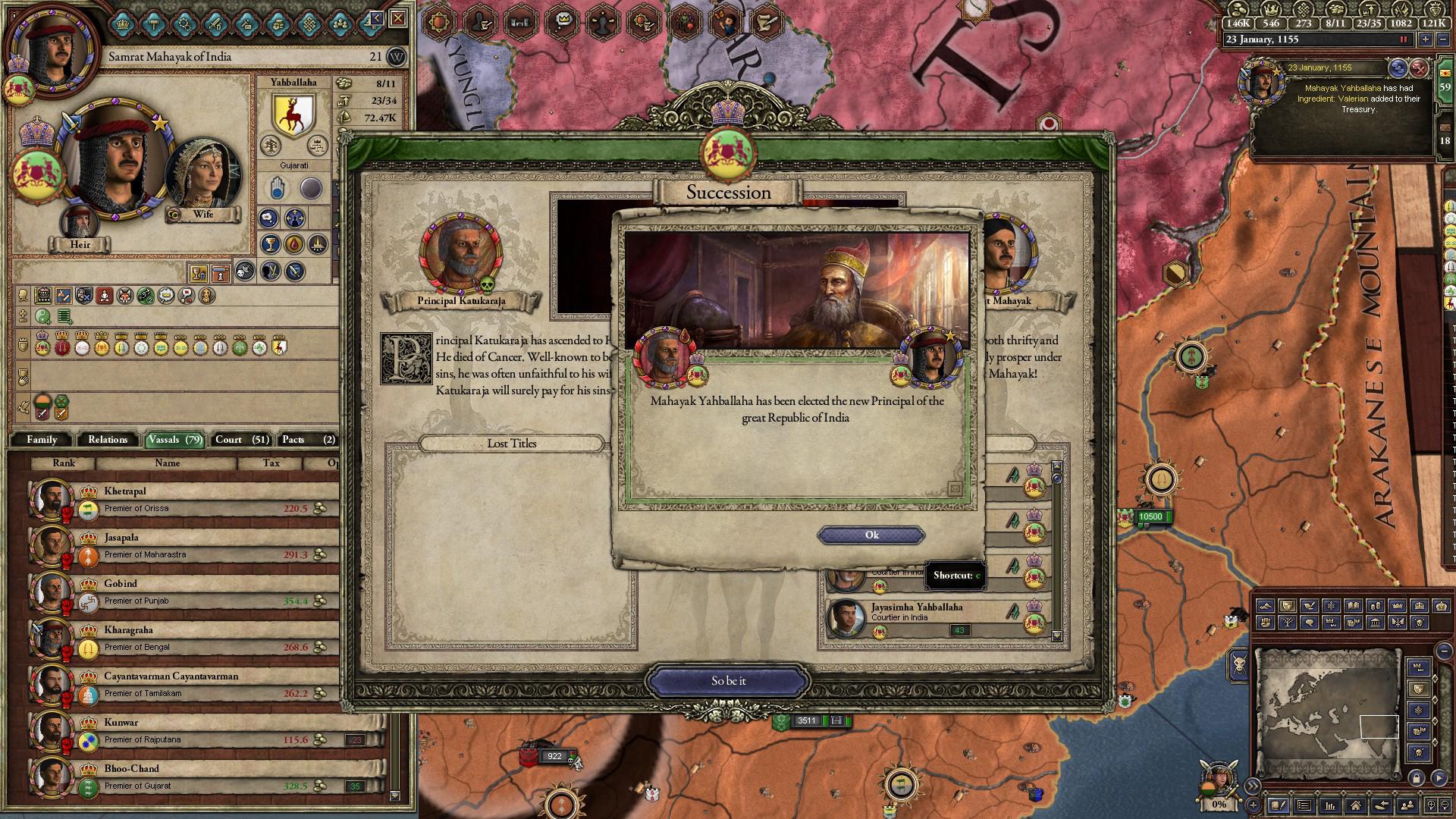Confirm the election popup with Ok
The image size is (1456, 819).
pos(871,535)
